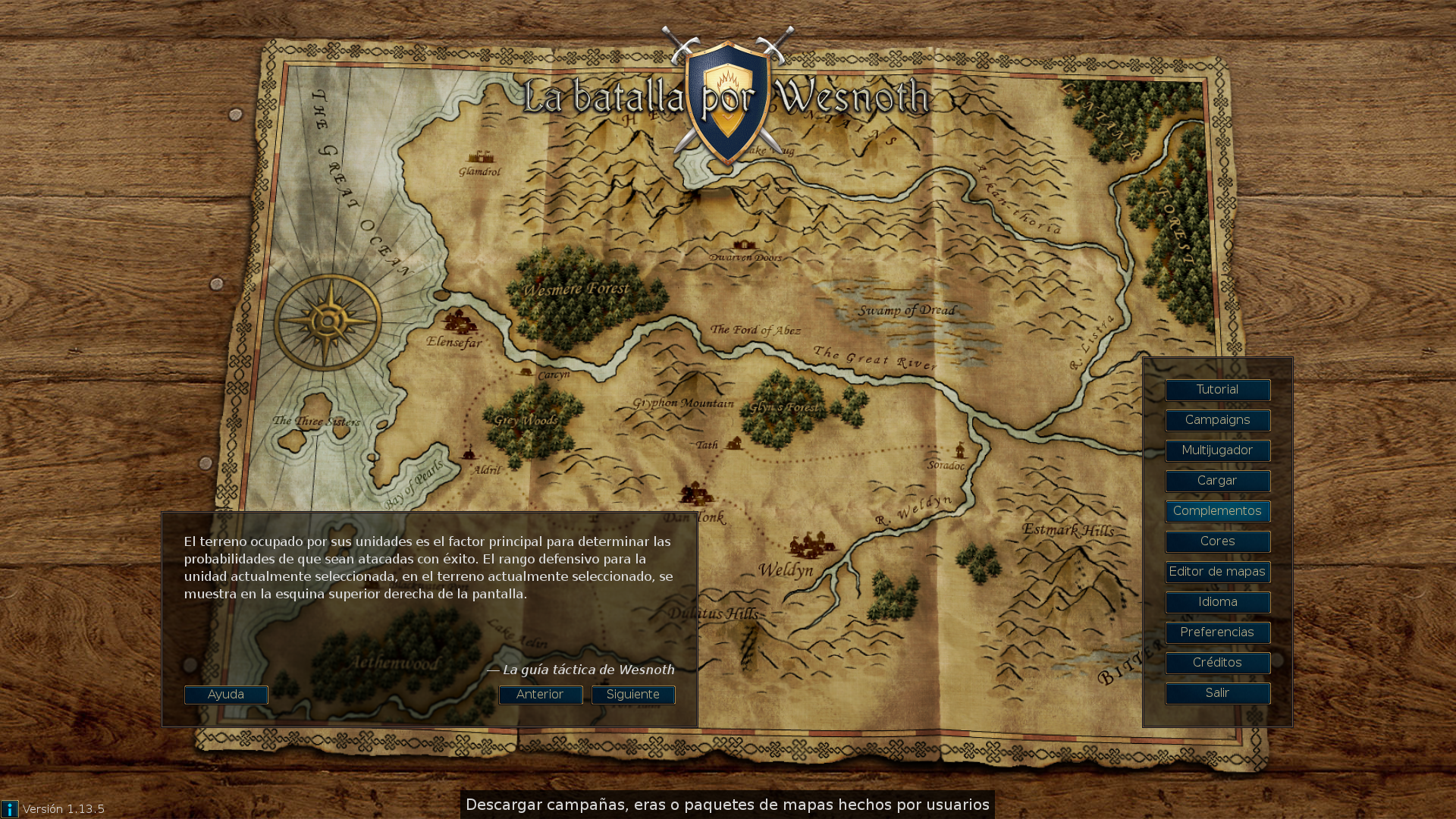Image resolution: width=1456 pixels, height=819 pixels.
Task: Change language via Idioma
Action: pos(1217,602)
